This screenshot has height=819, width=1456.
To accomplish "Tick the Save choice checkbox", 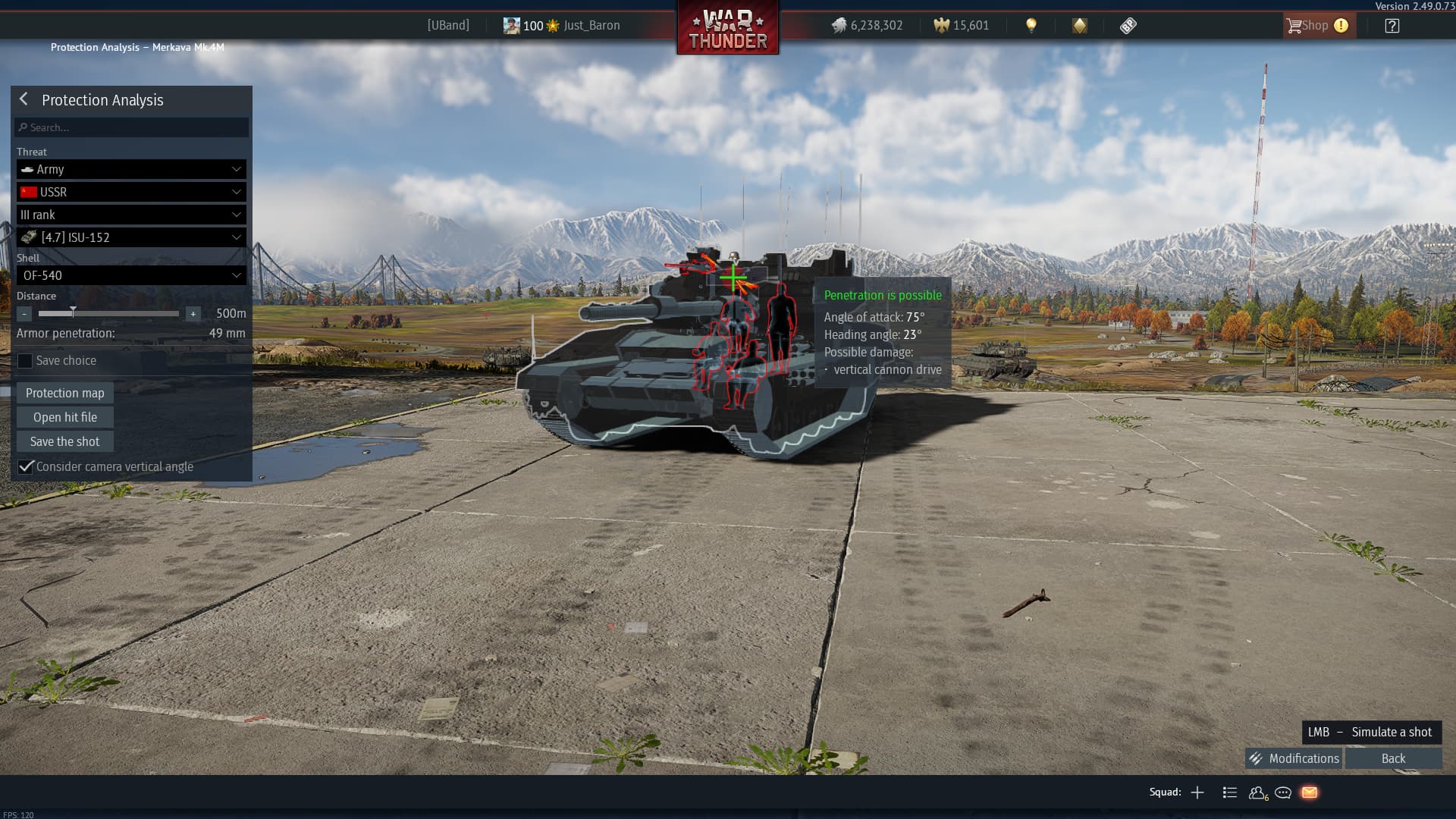I will tap(25, 361).
